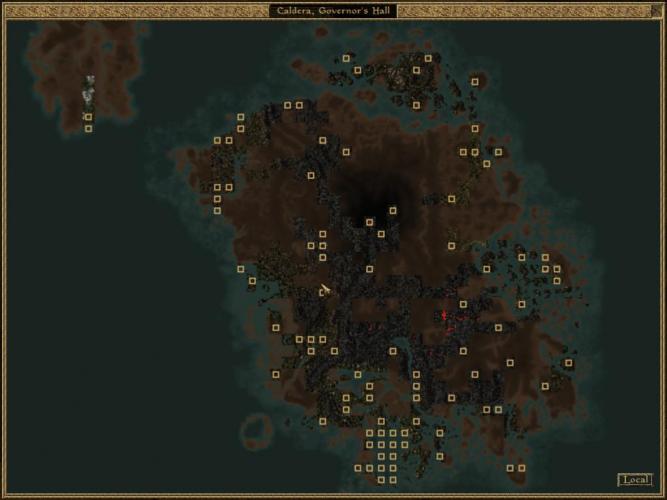Switch to the Local map view

pyautogui.click(x=634, y=480)
